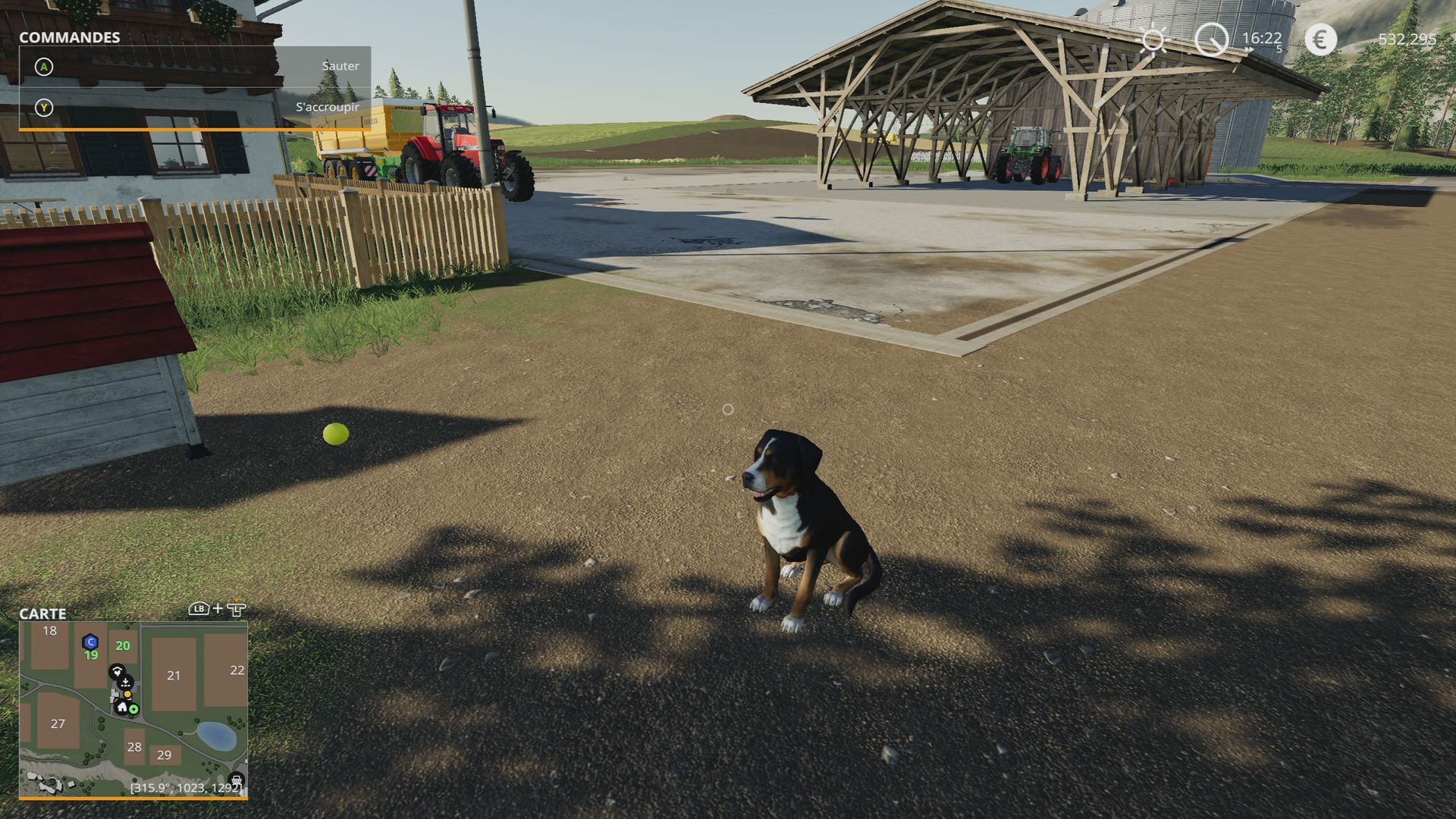Screen dimensions: 1456x819
Task: Click the unloading point arrow marker on minimap
Action: pos(126,681)
